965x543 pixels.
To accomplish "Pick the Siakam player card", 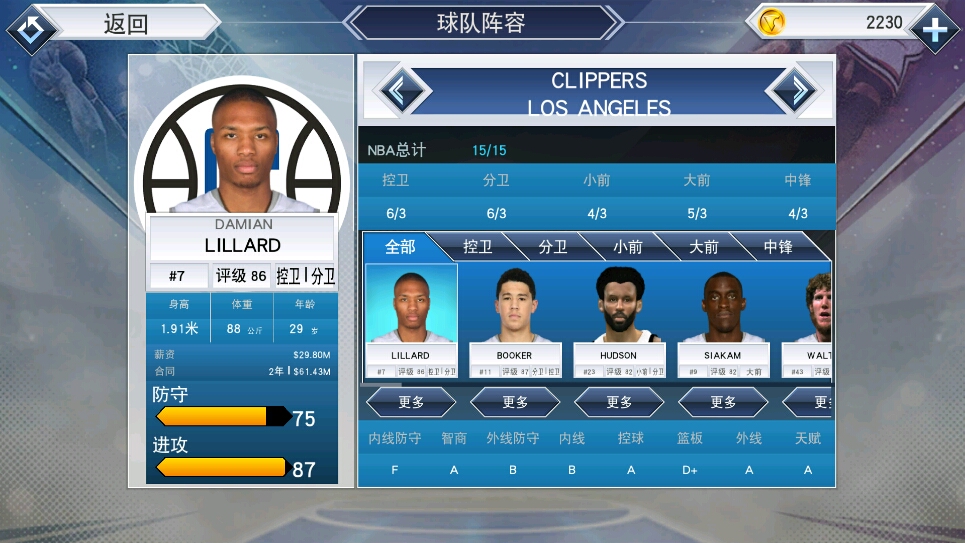I will click(x=723, y=320).
